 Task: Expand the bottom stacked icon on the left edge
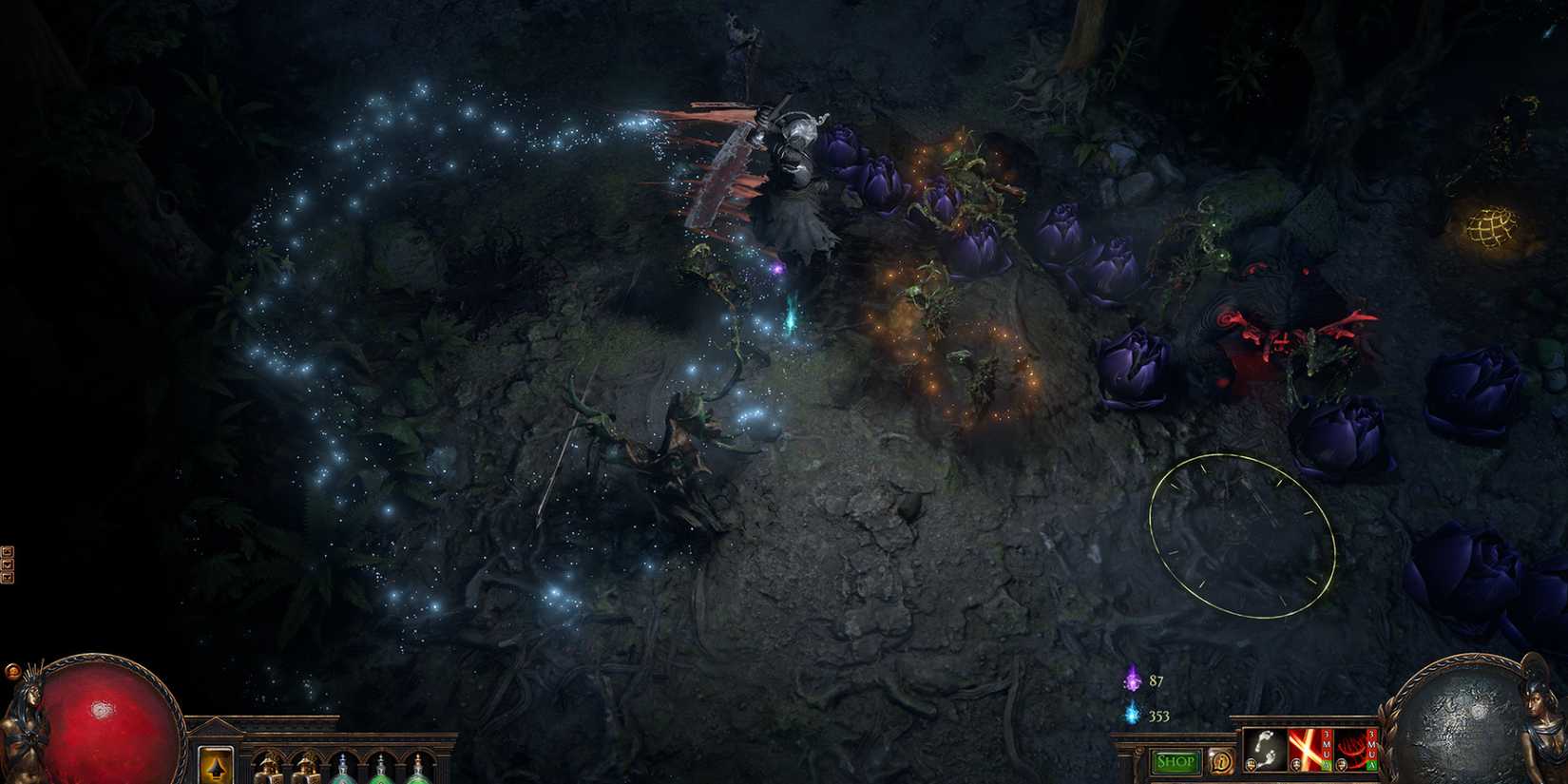(x=9, y=578)
